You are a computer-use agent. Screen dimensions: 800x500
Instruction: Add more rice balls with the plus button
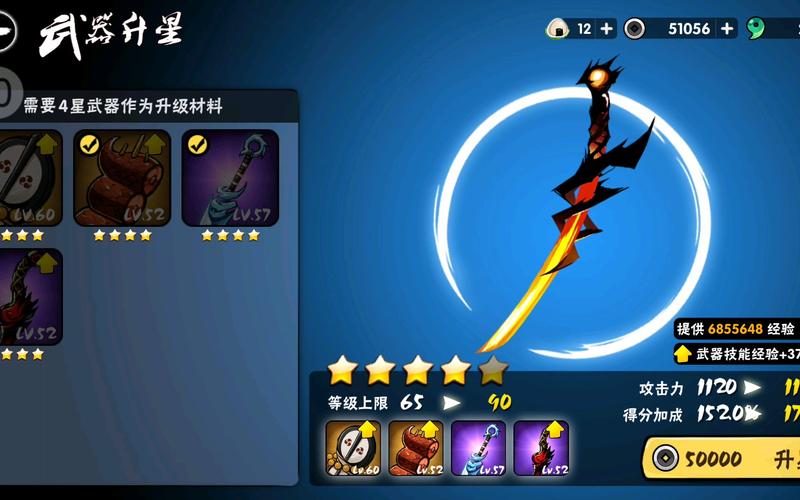click(x=607, y=28)
